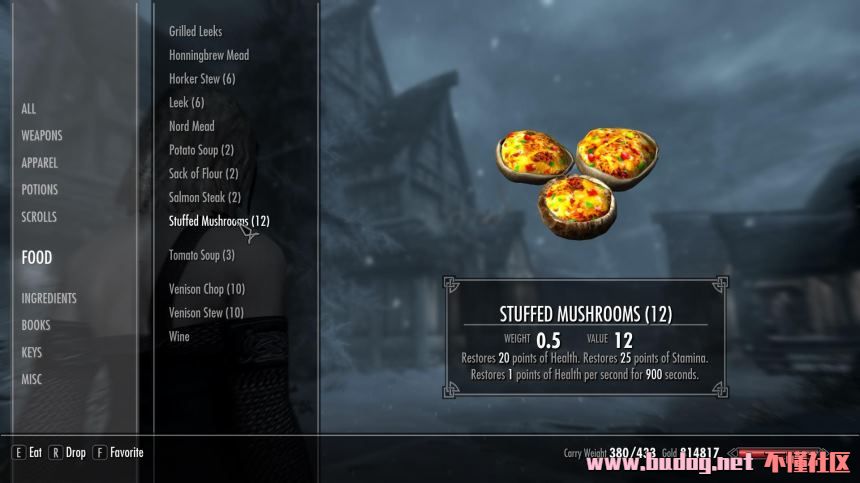860x483 pixels.
Task: Pick the Nord Mead item
Action: click(192, 127)
